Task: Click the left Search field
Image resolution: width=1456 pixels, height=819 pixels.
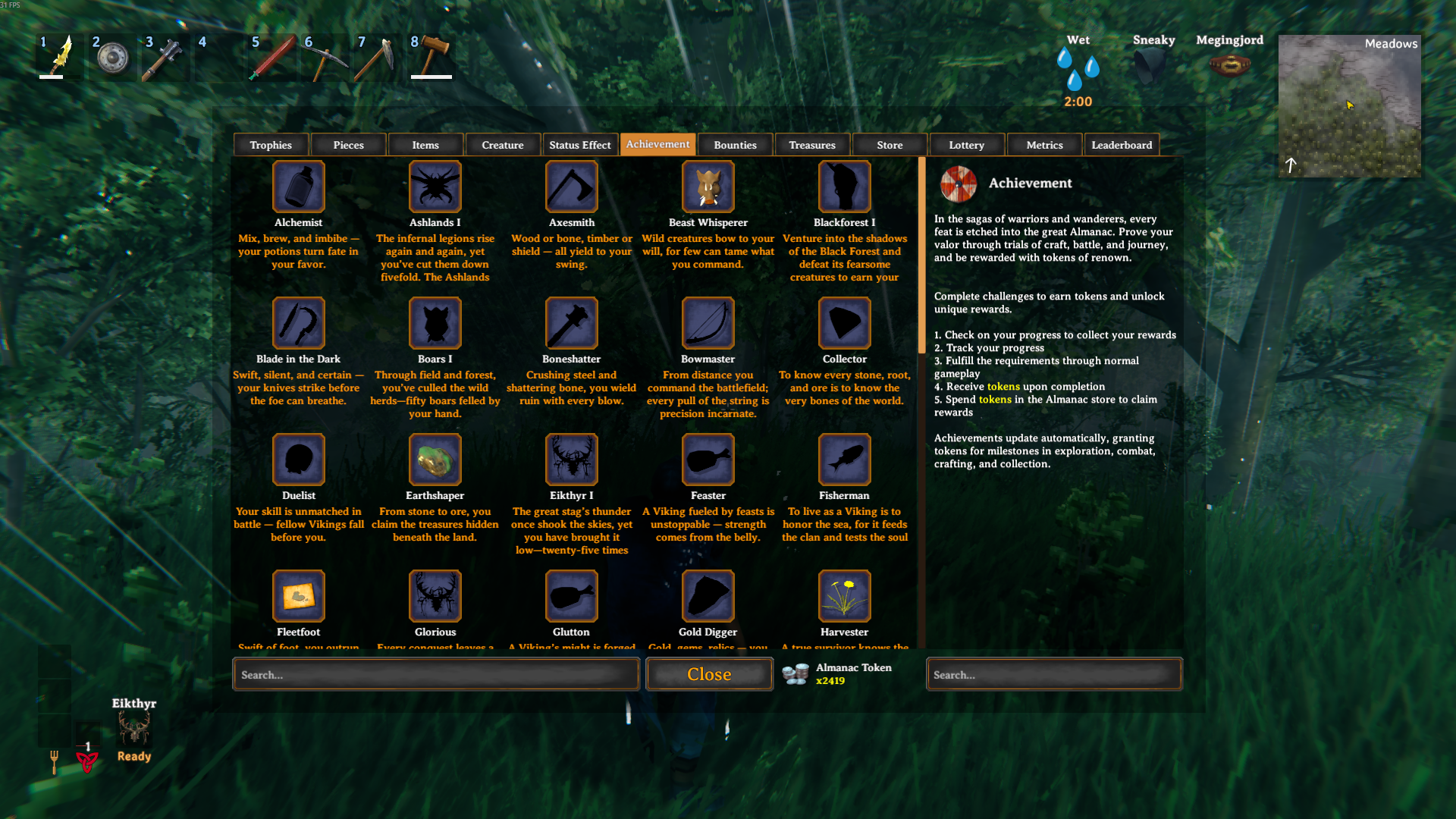Action: (x=435, y=674)
